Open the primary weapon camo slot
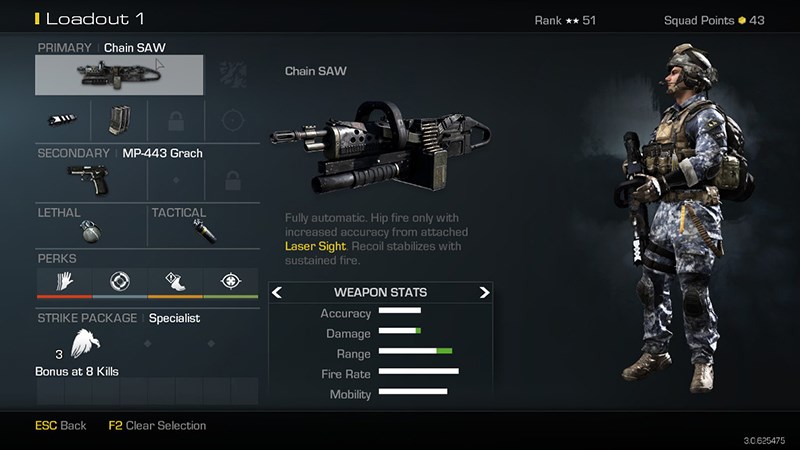This screenshot has height=450, width=800. [x=232, y=75]
